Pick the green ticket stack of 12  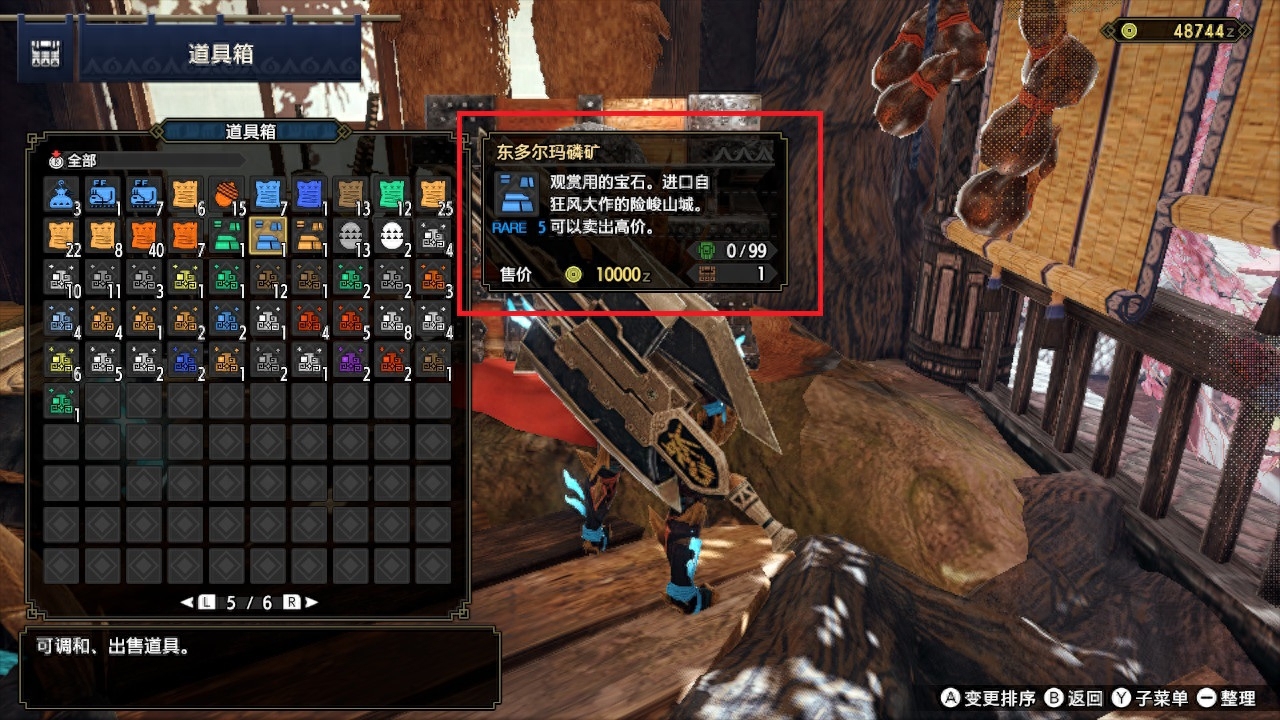[x=393, y=193]
